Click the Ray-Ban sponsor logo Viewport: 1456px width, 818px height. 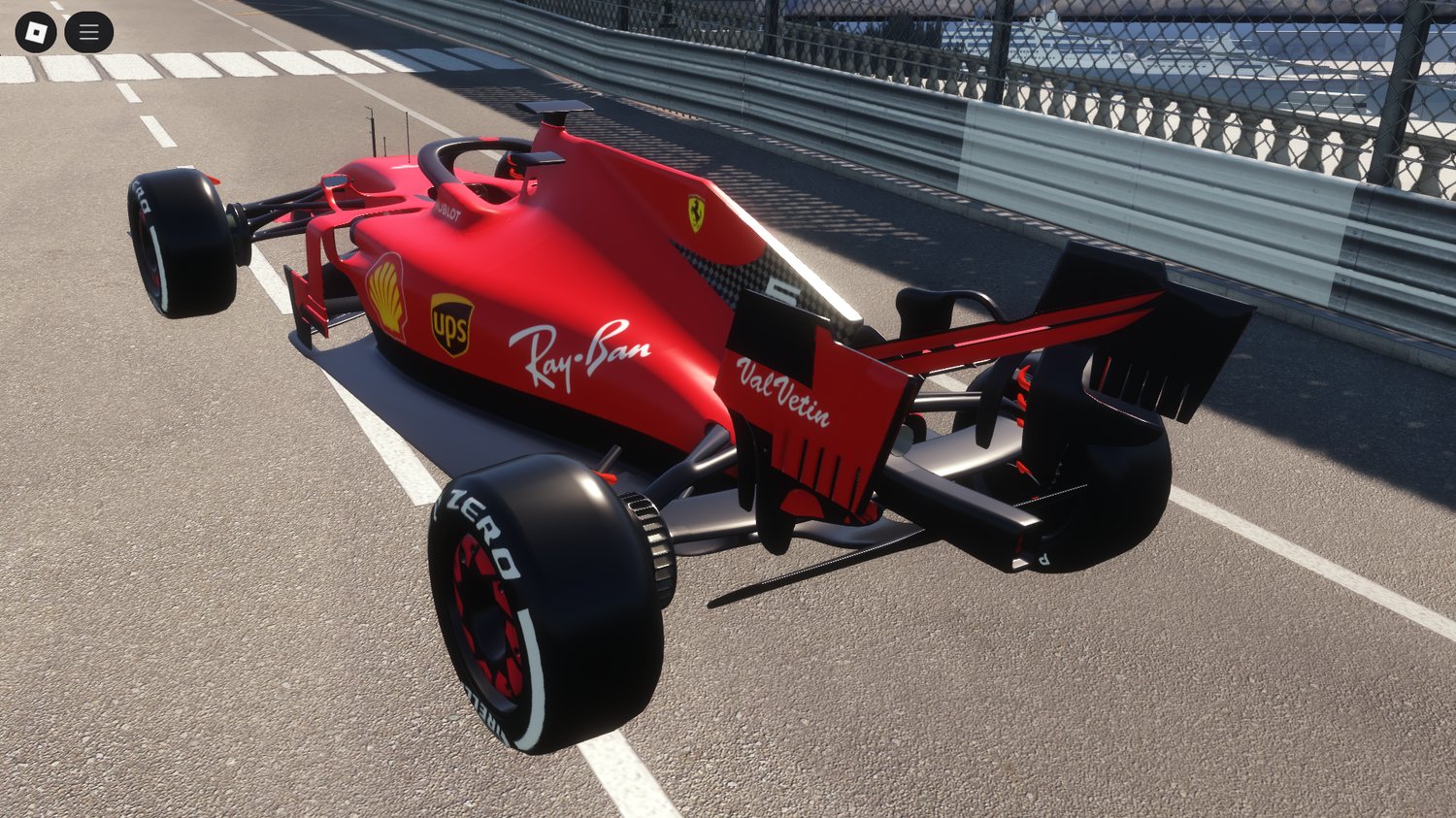tap(579, 352)
